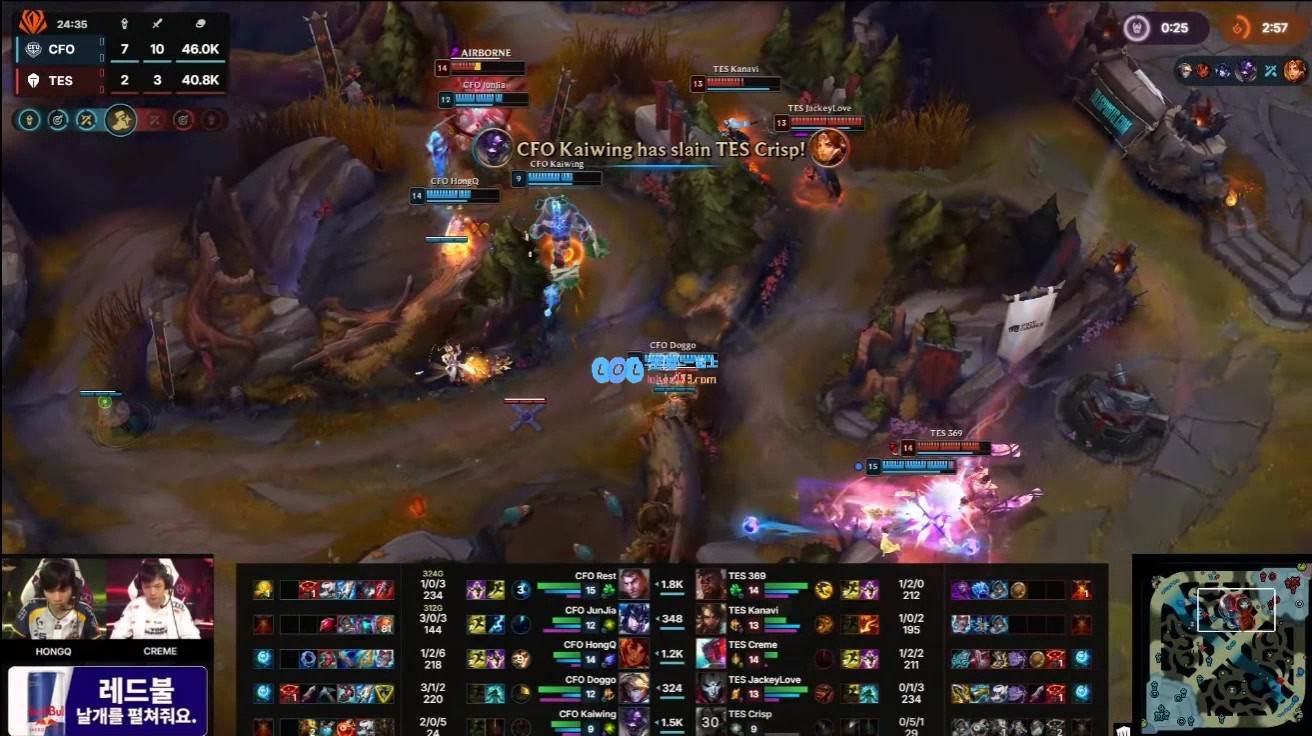Select the highlighted gold boots objective icon
The width and height of the screenshot is (1312, 736).
(120, 120)
